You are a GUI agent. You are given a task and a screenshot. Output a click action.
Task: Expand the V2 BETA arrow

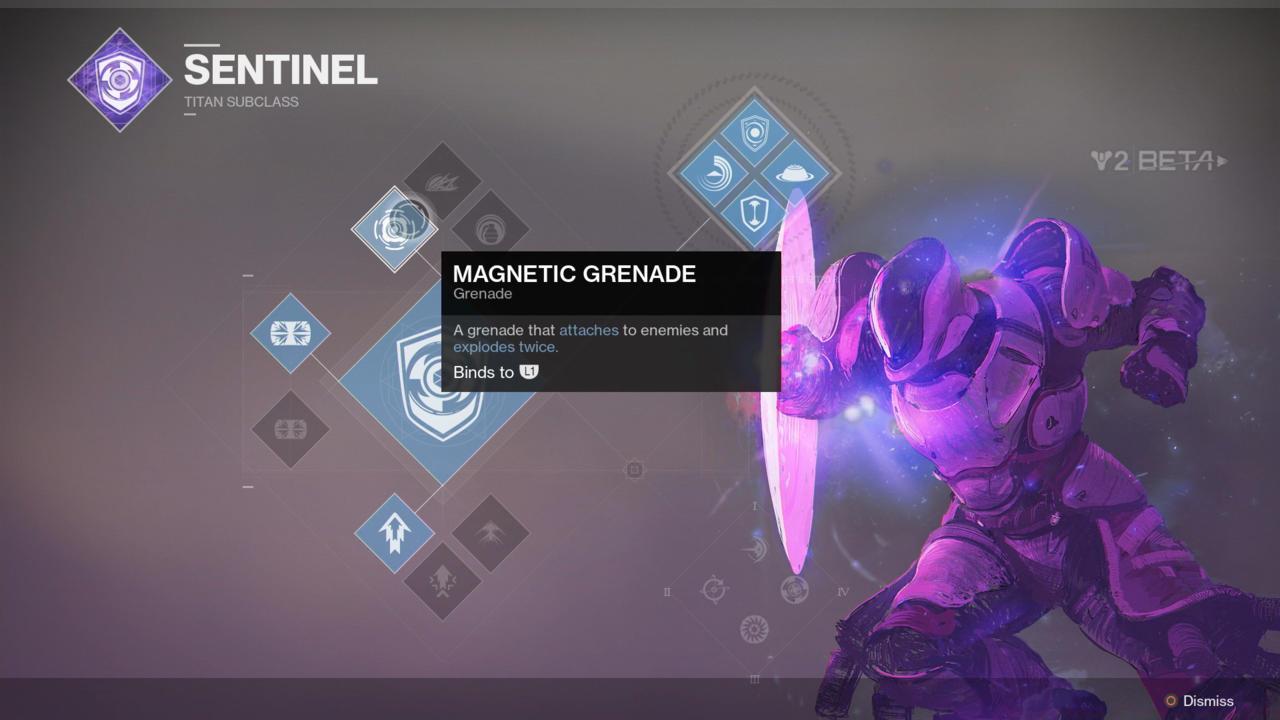point(1222,160)
